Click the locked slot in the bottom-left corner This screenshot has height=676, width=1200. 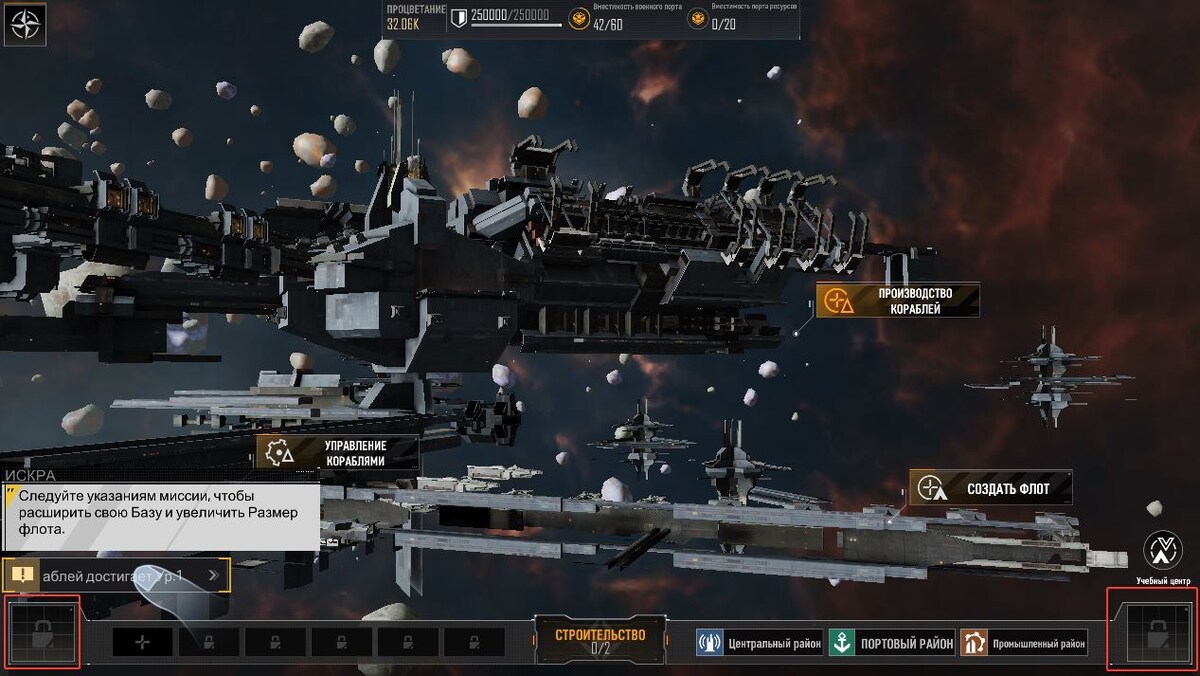tap(43, 633)
